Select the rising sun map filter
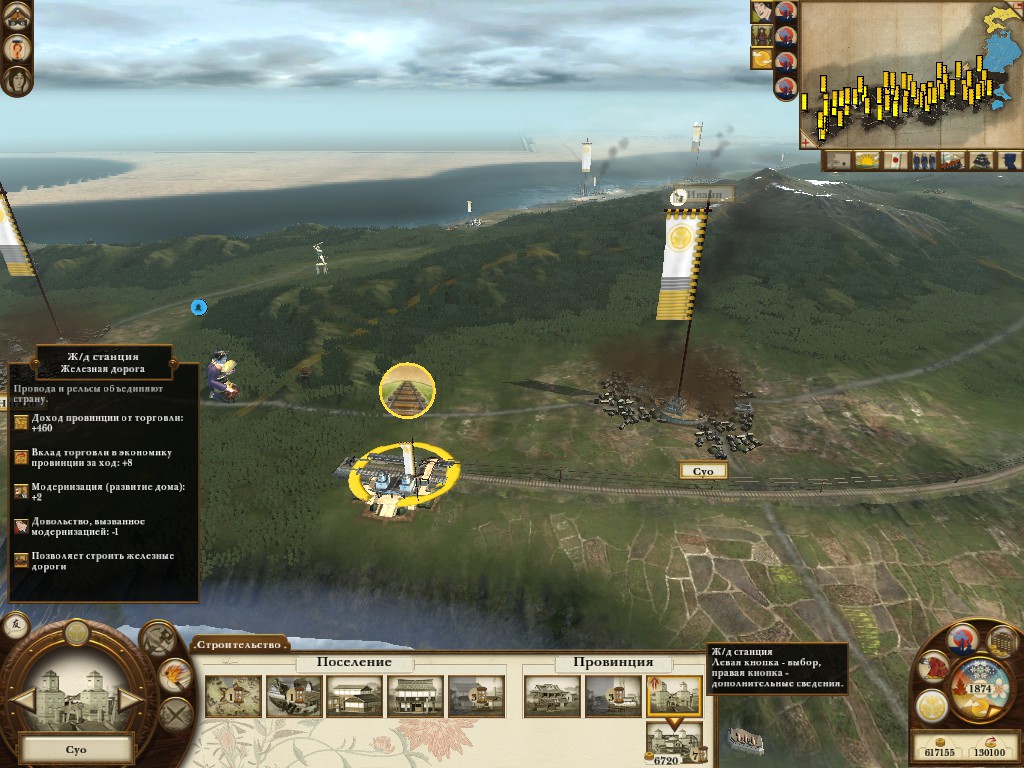The width and height of the screenshot is (1024, 768). 866,160
